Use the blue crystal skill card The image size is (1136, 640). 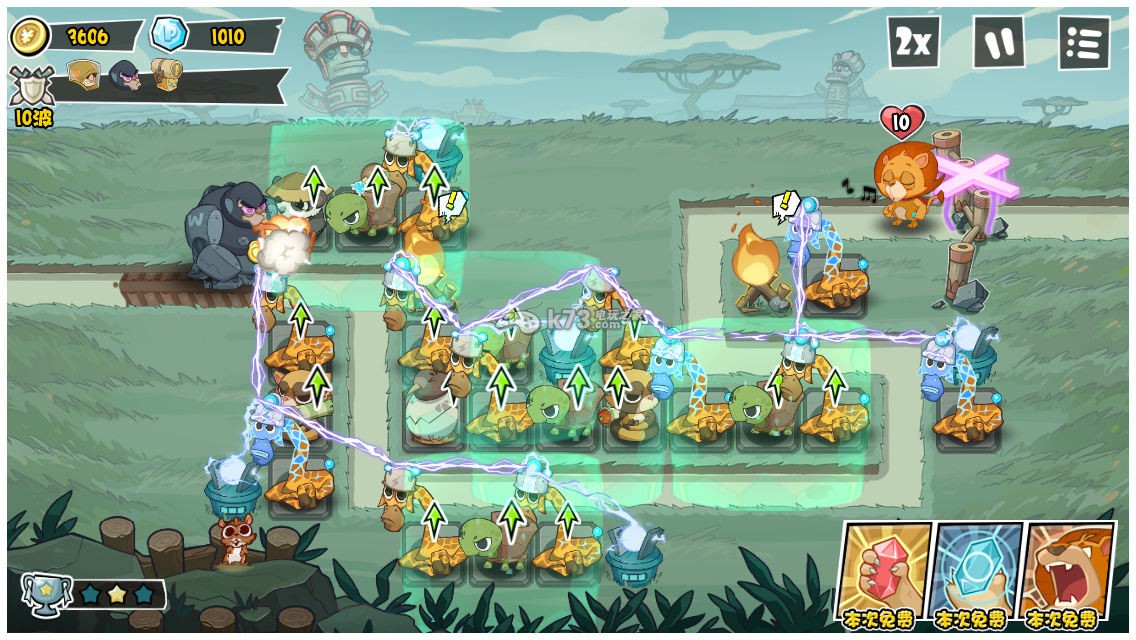click(976, 572)
